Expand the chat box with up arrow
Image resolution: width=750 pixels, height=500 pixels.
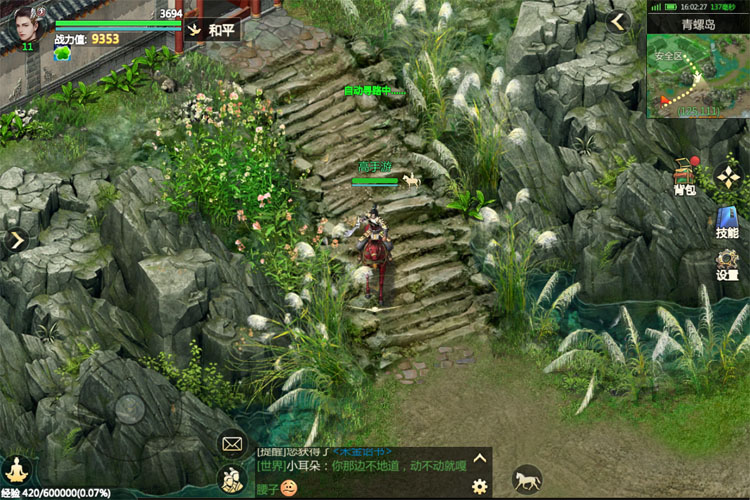[x=479, y=459]
